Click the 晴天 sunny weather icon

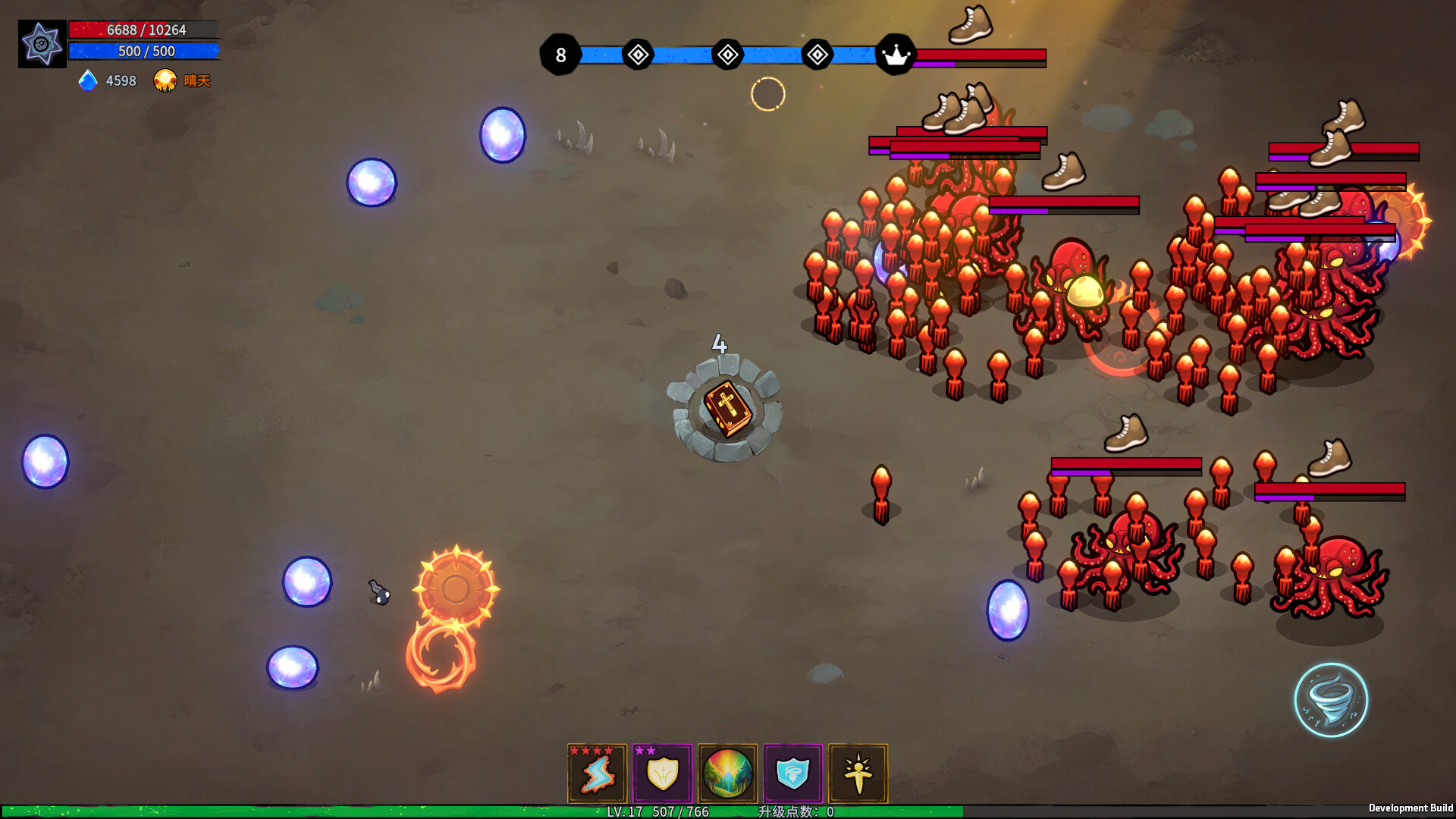tap(165, 80)
